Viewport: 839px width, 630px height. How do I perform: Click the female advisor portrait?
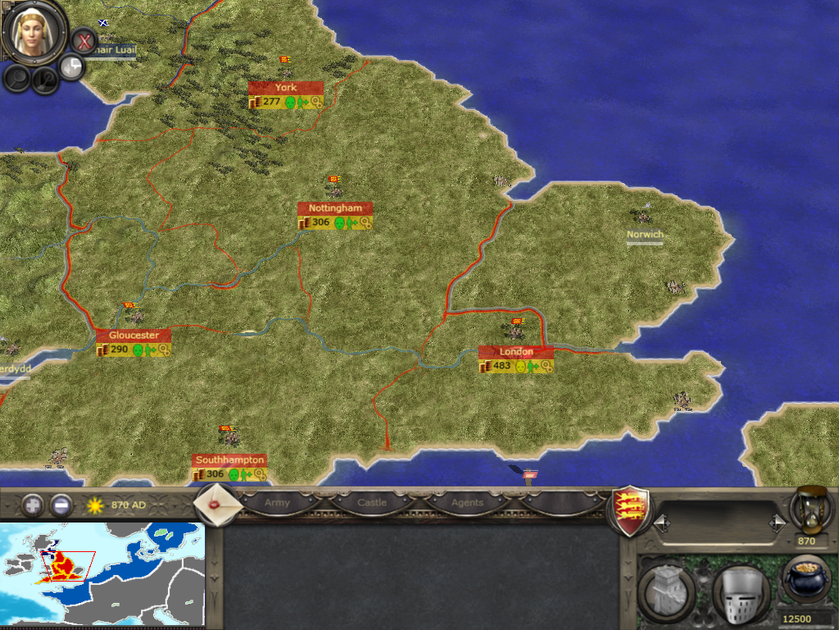33,30
